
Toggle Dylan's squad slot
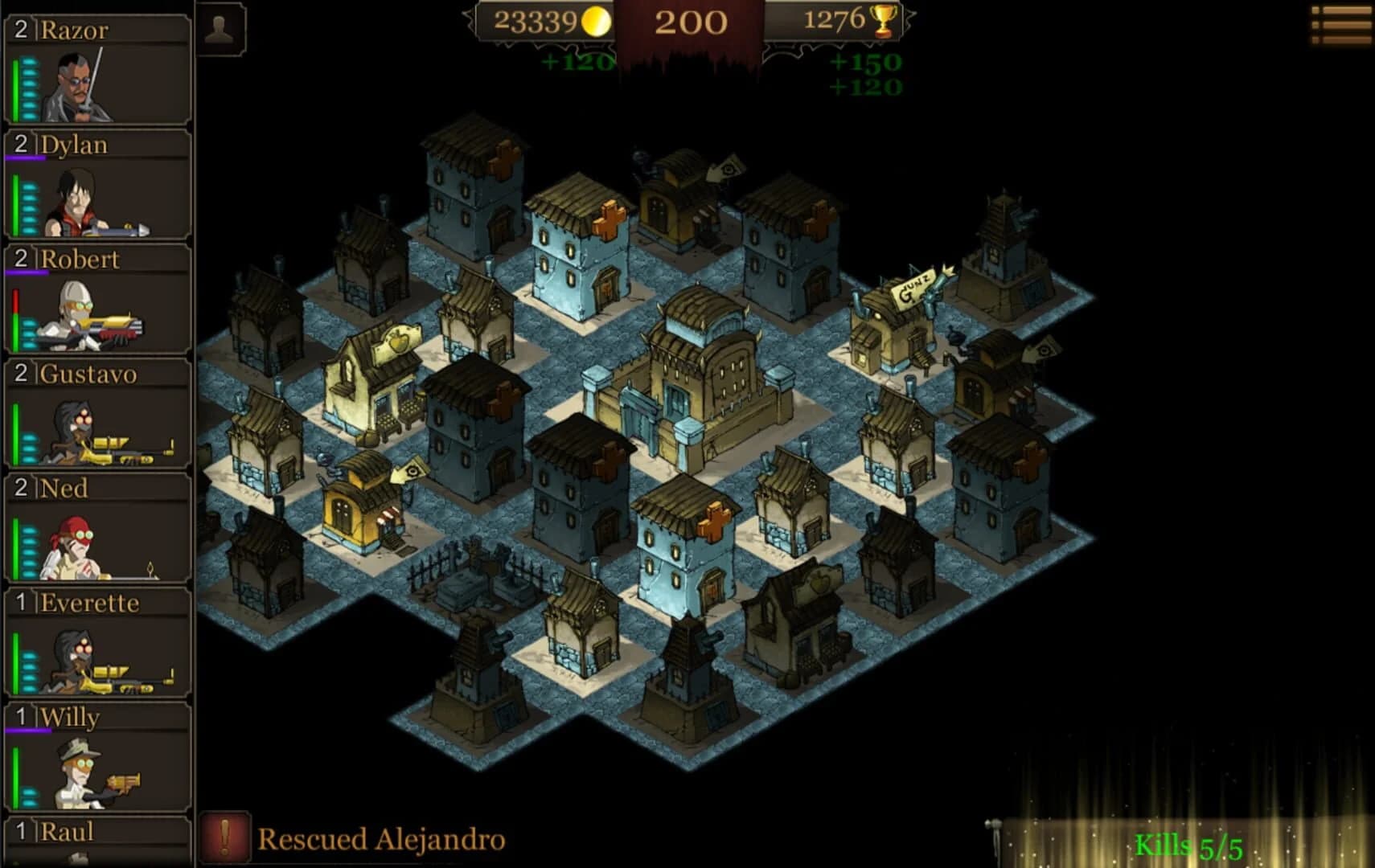pos(96,193)
